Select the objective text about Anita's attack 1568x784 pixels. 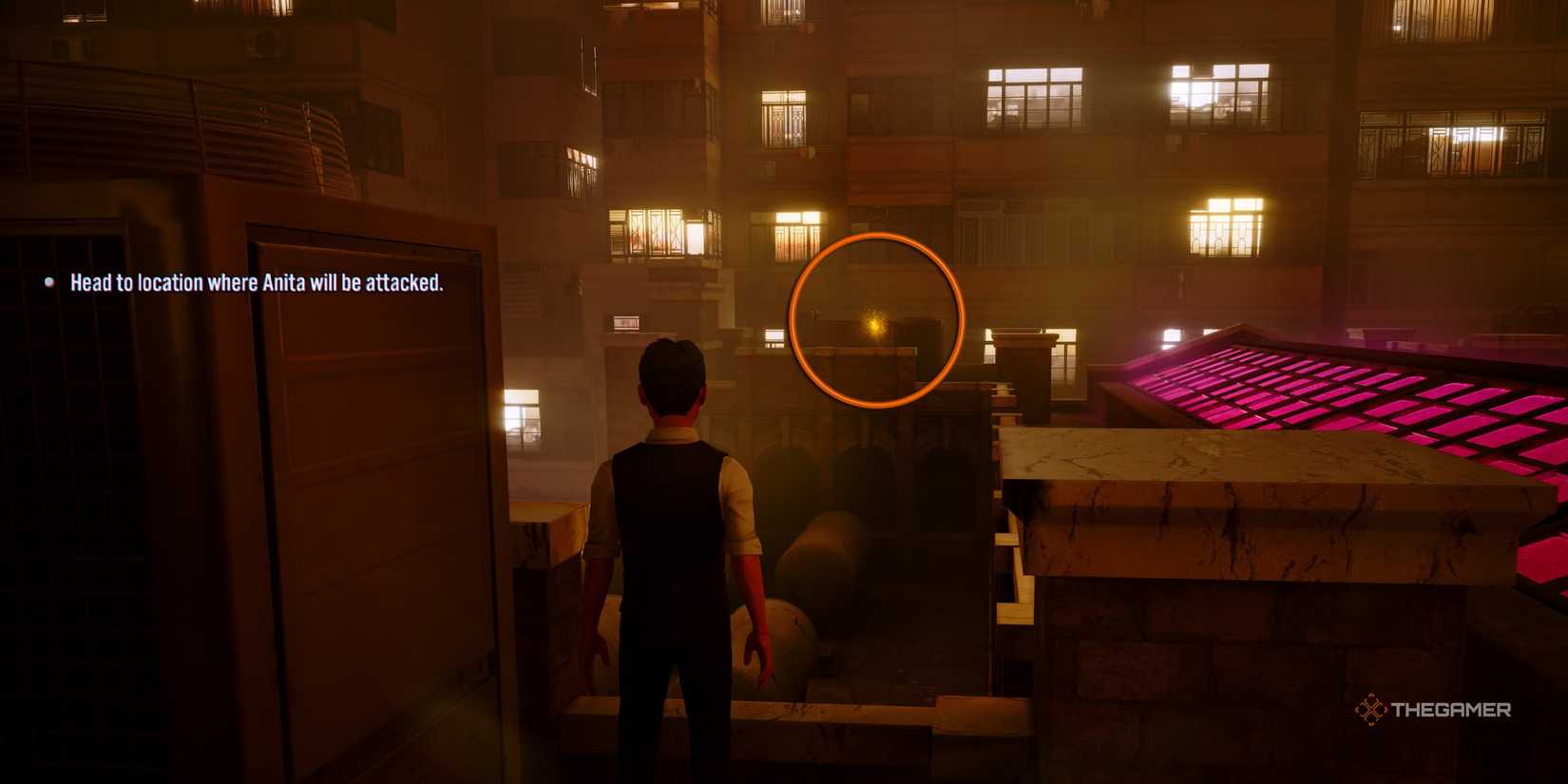tap(258, 282)
